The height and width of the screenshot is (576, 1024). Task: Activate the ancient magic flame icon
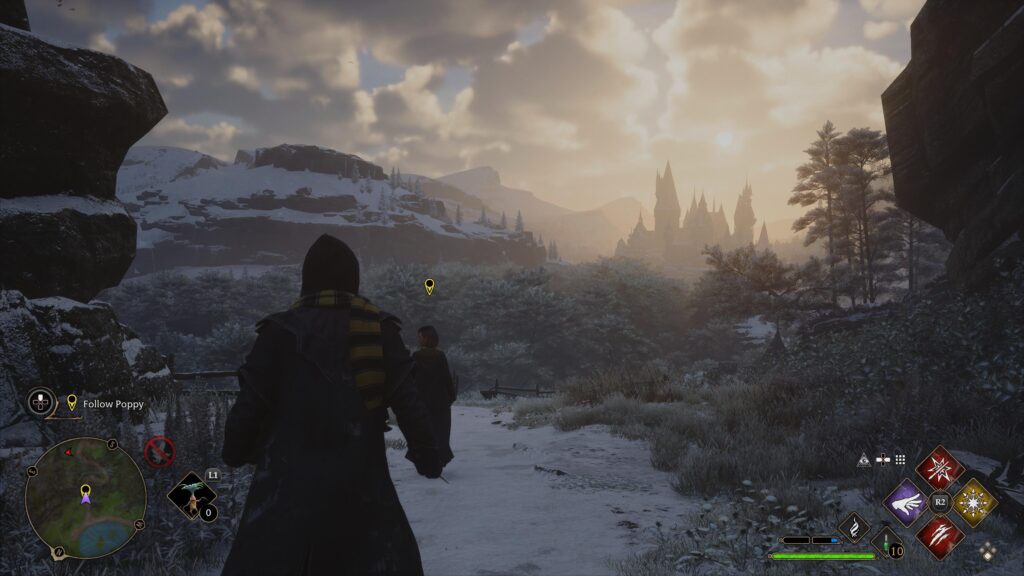pos(854,526)
